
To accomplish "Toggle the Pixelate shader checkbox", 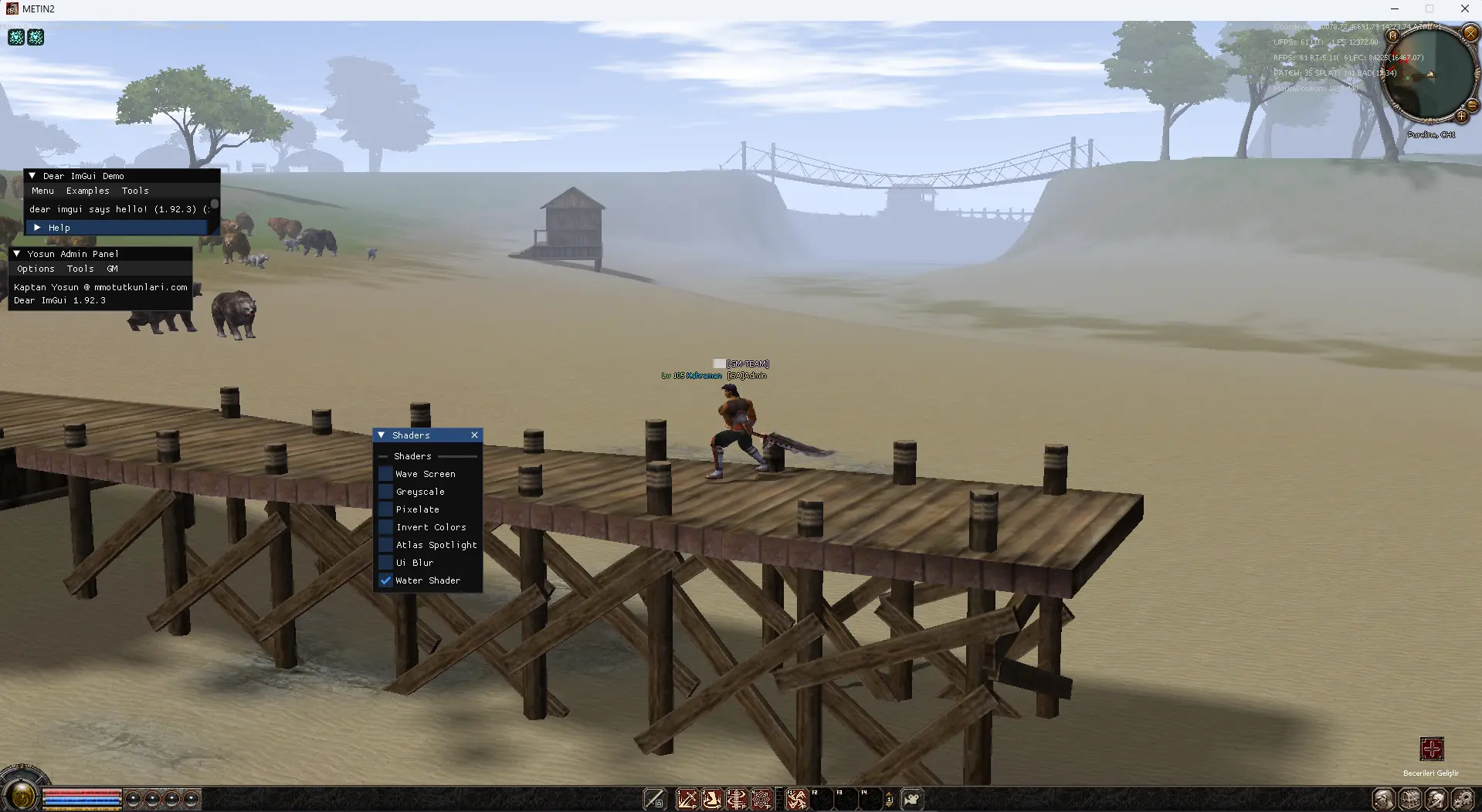I will pos(385,509).
